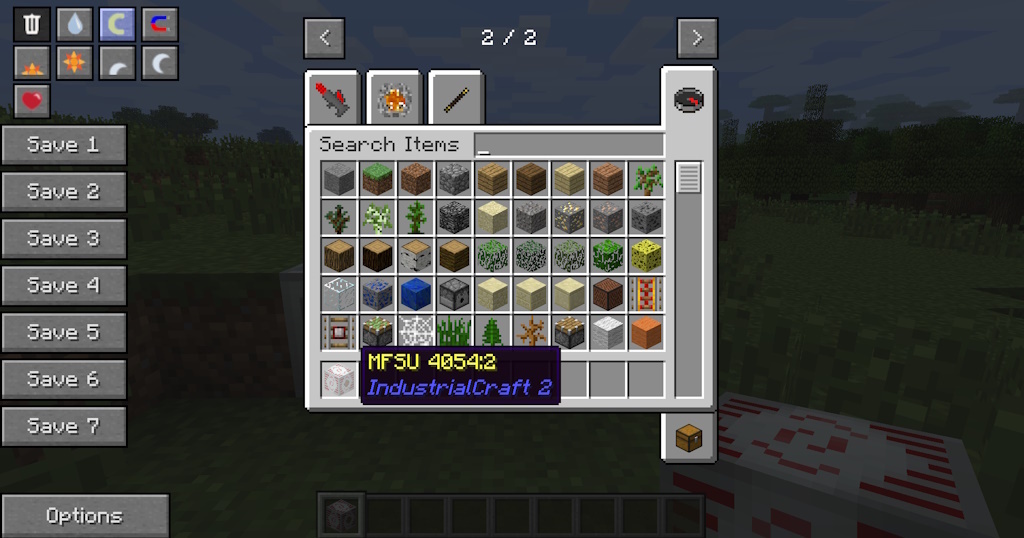Set time to sunrise
1024x538 pixels.
32,64
